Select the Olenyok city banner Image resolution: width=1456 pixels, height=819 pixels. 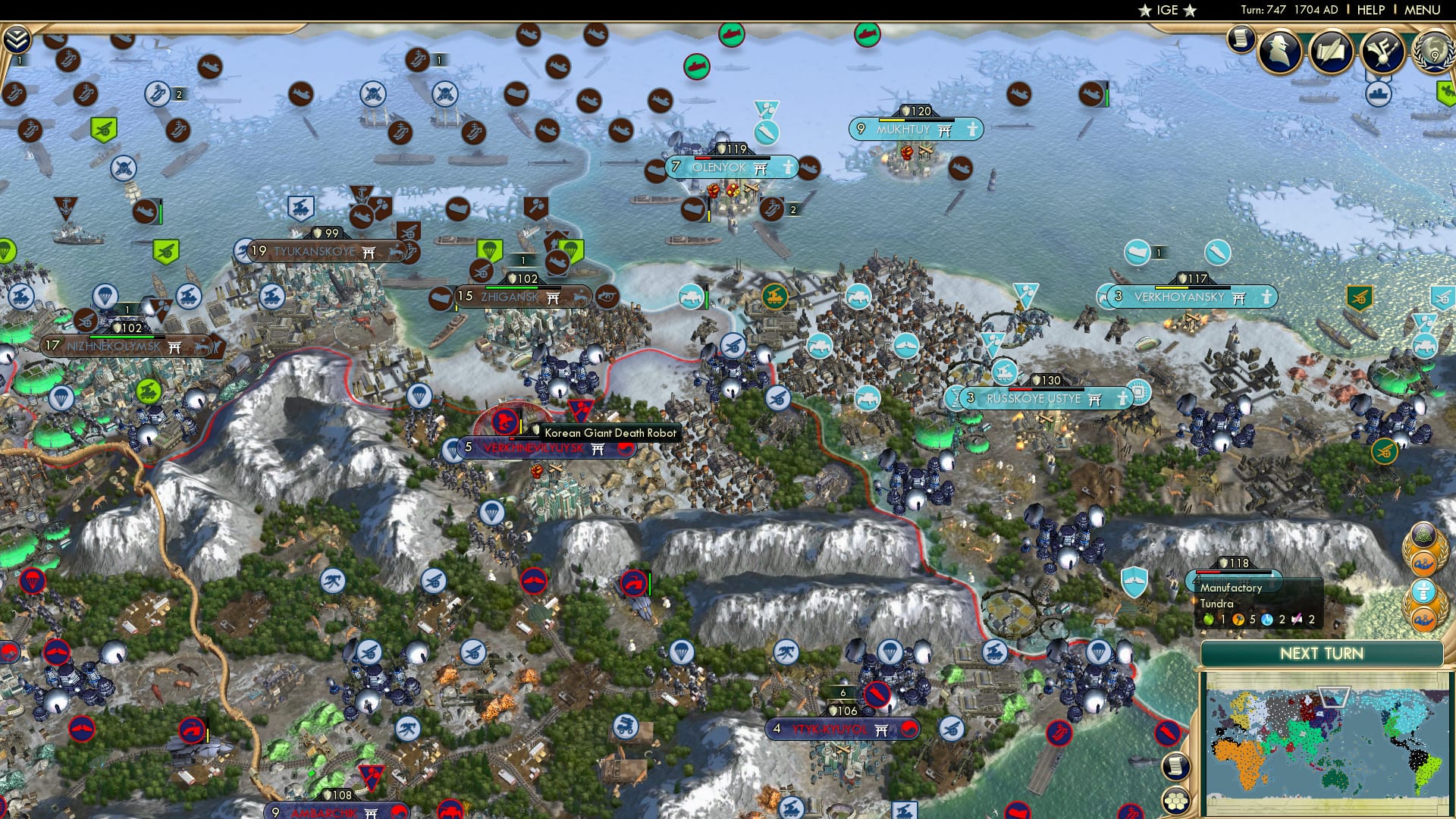click(732, 167)
